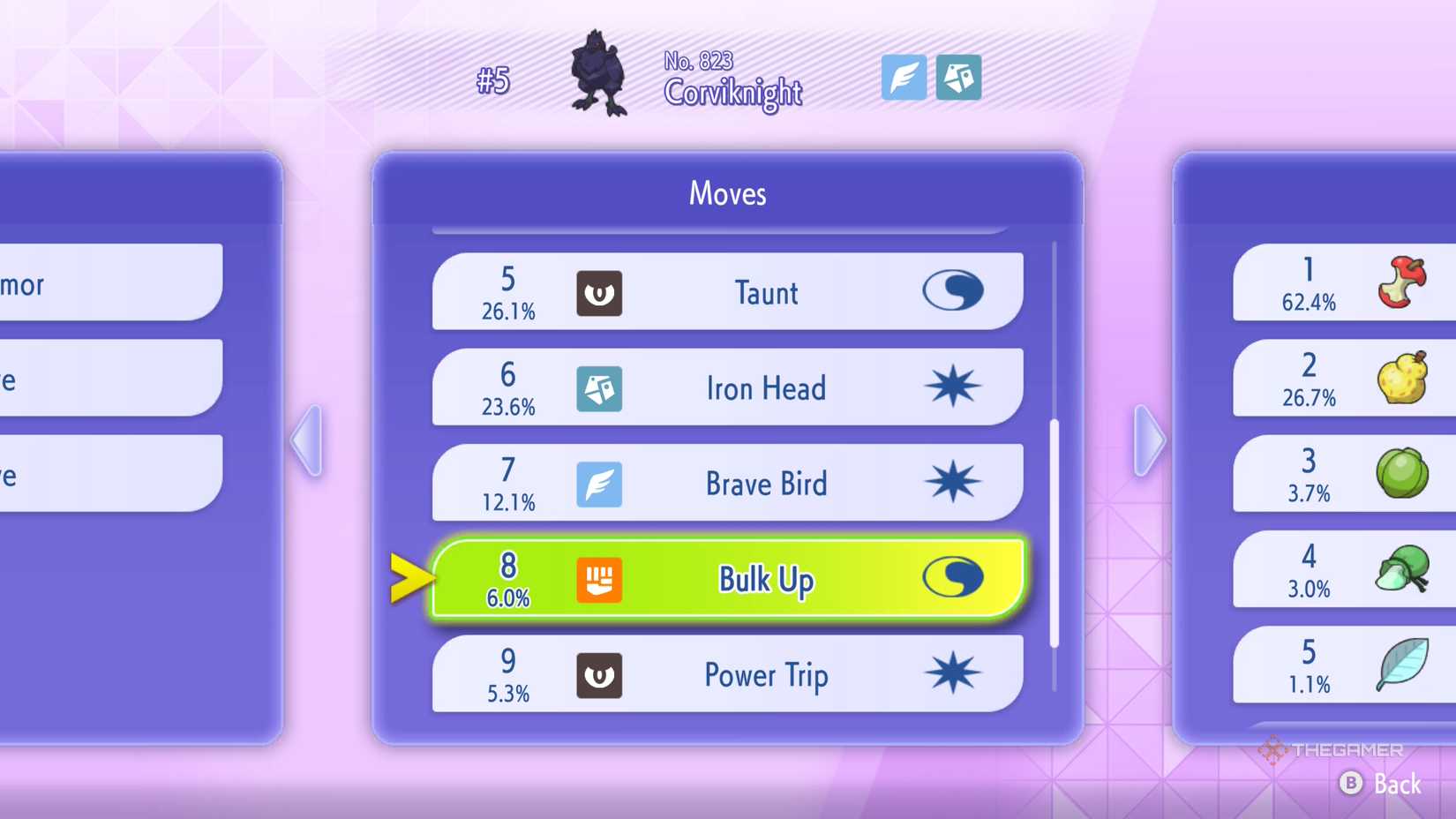1456x819 pixels.
Task: Select the Power Trip move entry
Action: 764,674
